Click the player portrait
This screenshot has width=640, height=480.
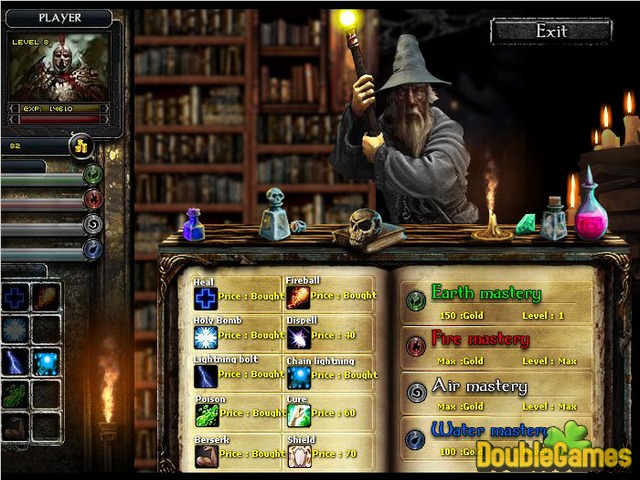[x=59, y=68]
